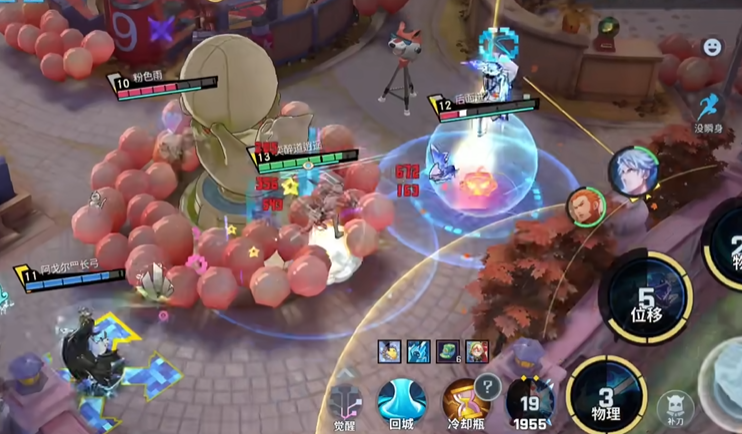This screenshot has height=434, width=742.
Task: Target the silver-haired hero portrait
Action: (632, 170)
